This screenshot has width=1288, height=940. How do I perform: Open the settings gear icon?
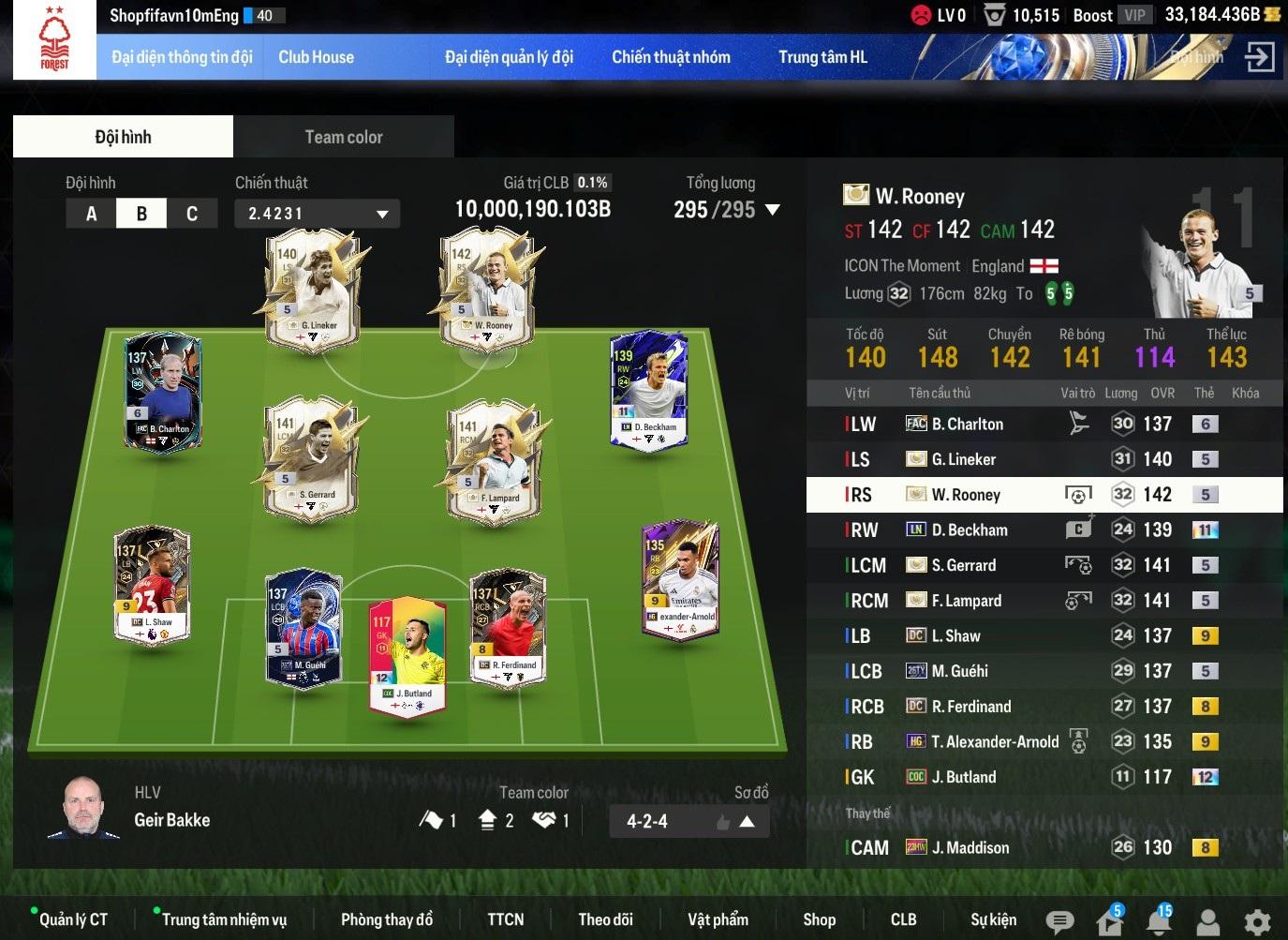[1257, 922]
